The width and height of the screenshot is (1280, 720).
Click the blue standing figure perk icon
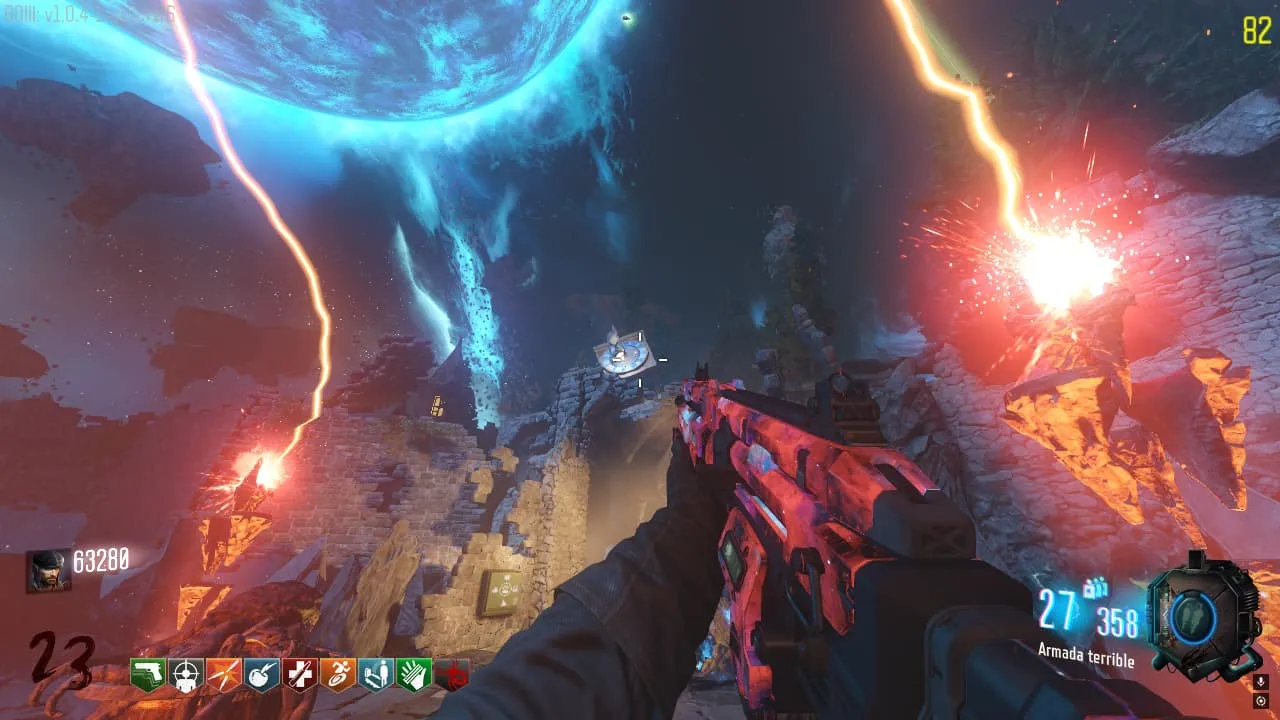pos(376,674)
